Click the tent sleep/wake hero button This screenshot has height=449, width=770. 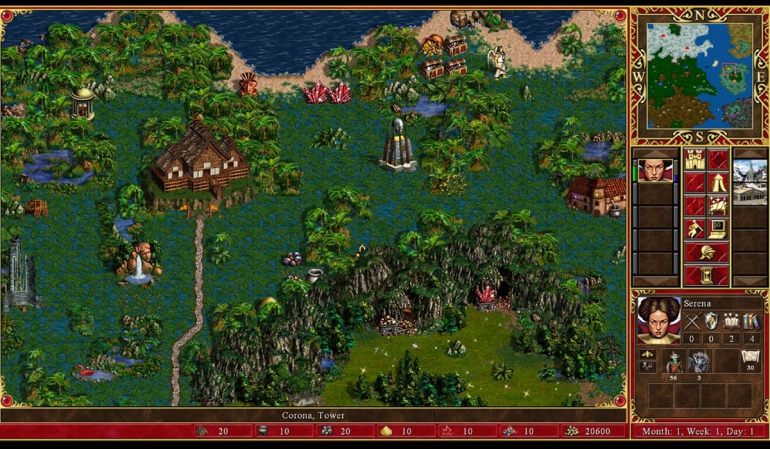click(718, 183)
